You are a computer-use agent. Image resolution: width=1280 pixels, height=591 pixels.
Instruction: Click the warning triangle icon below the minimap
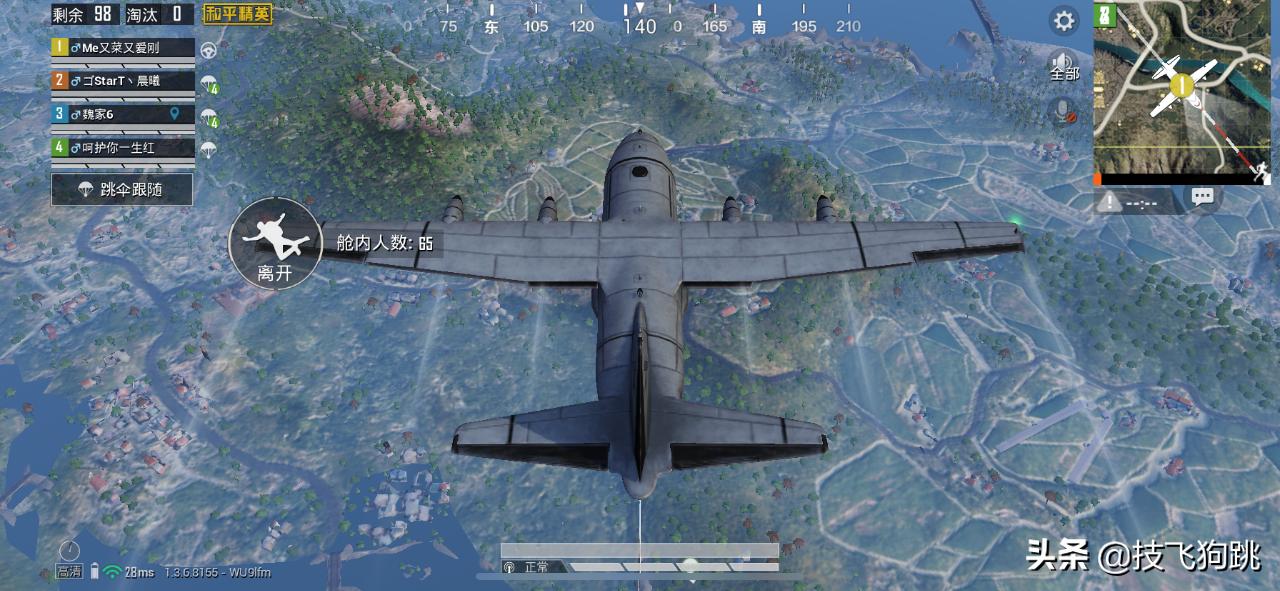[1109, 202]
